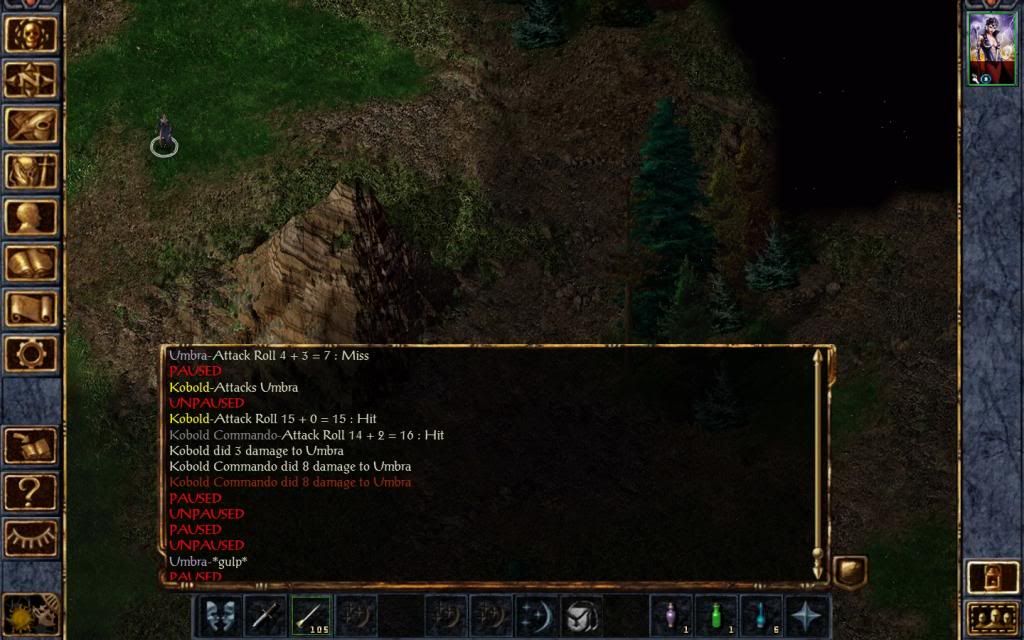Open the area map with compass button

(31, 80)
